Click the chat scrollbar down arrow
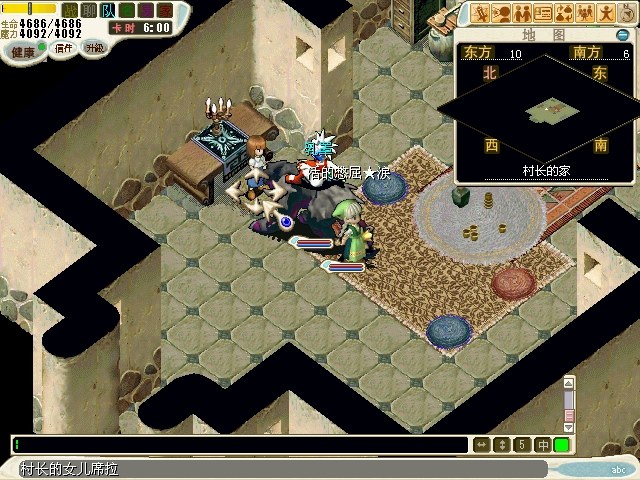Screen dimensions: 640x480 click(x=569, y=426)
